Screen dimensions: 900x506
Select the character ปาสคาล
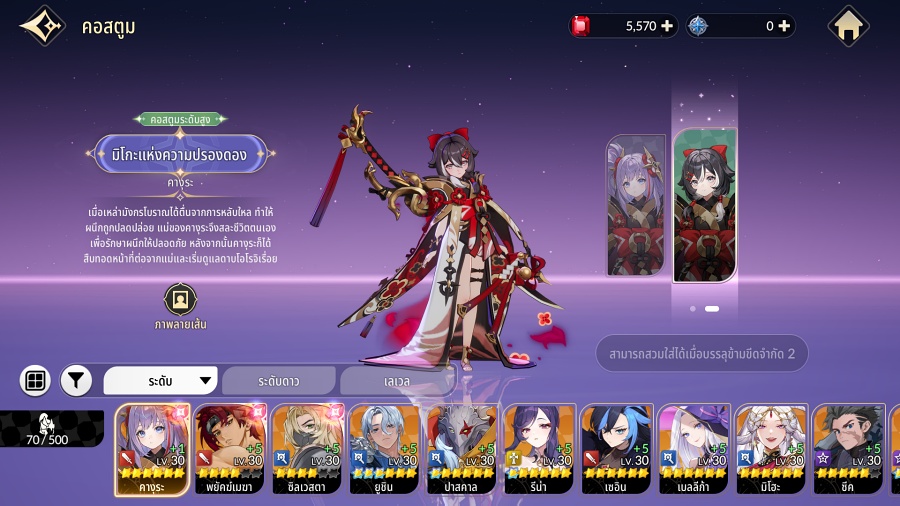[x=461, y=449]
